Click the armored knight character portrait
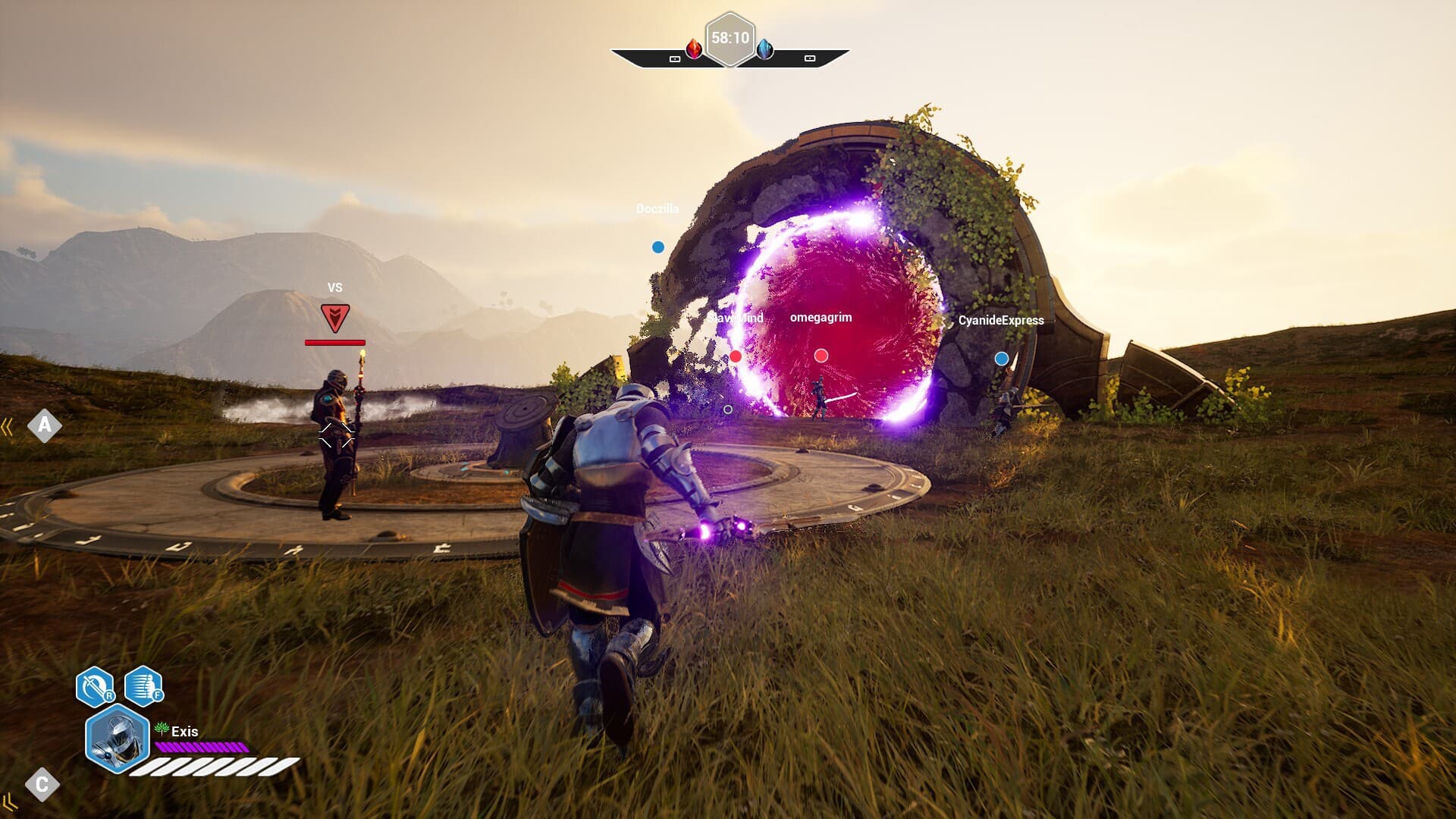 point(117,738)
